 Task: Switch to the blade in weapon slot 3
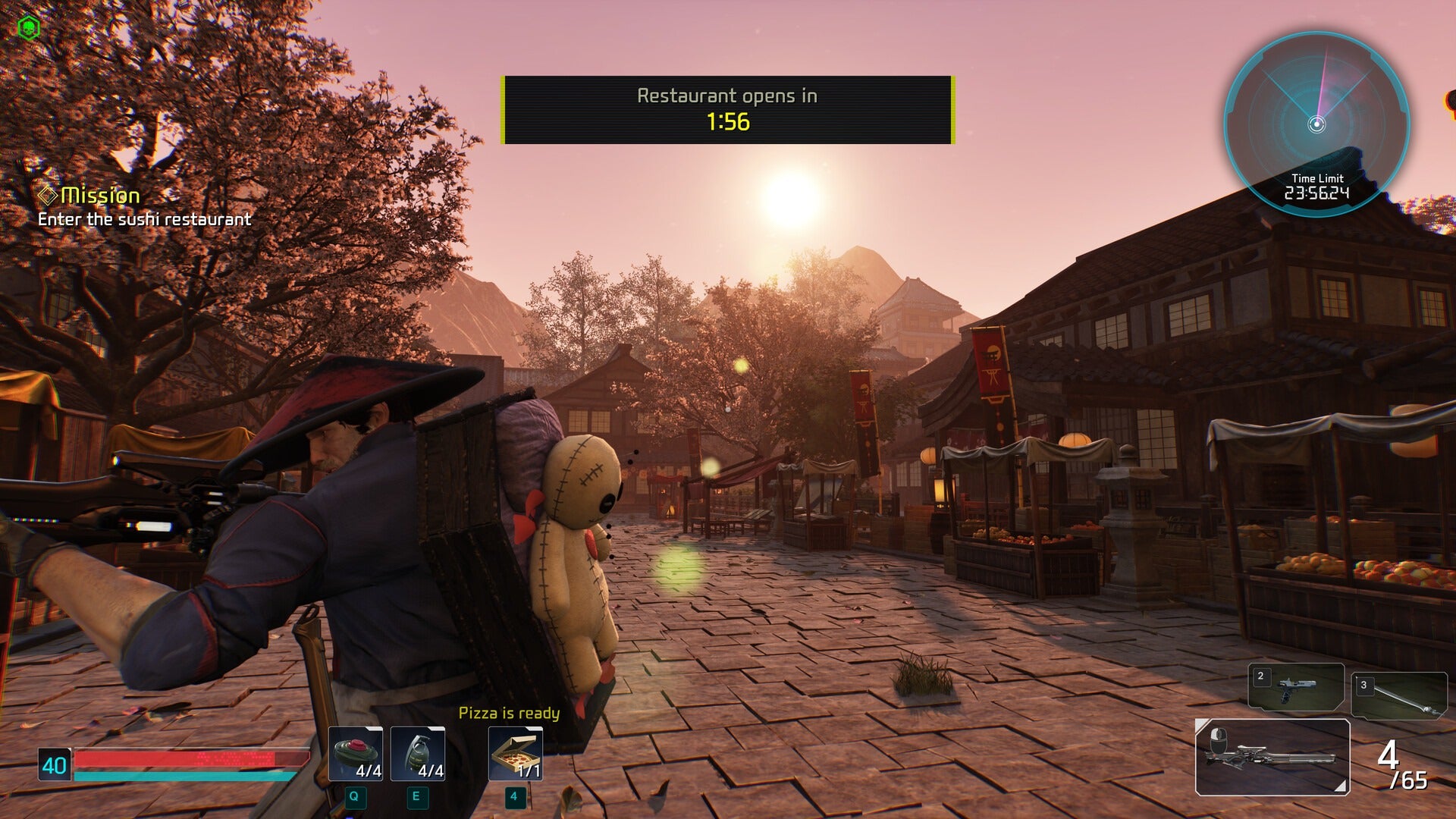[x=1399, y=695]
